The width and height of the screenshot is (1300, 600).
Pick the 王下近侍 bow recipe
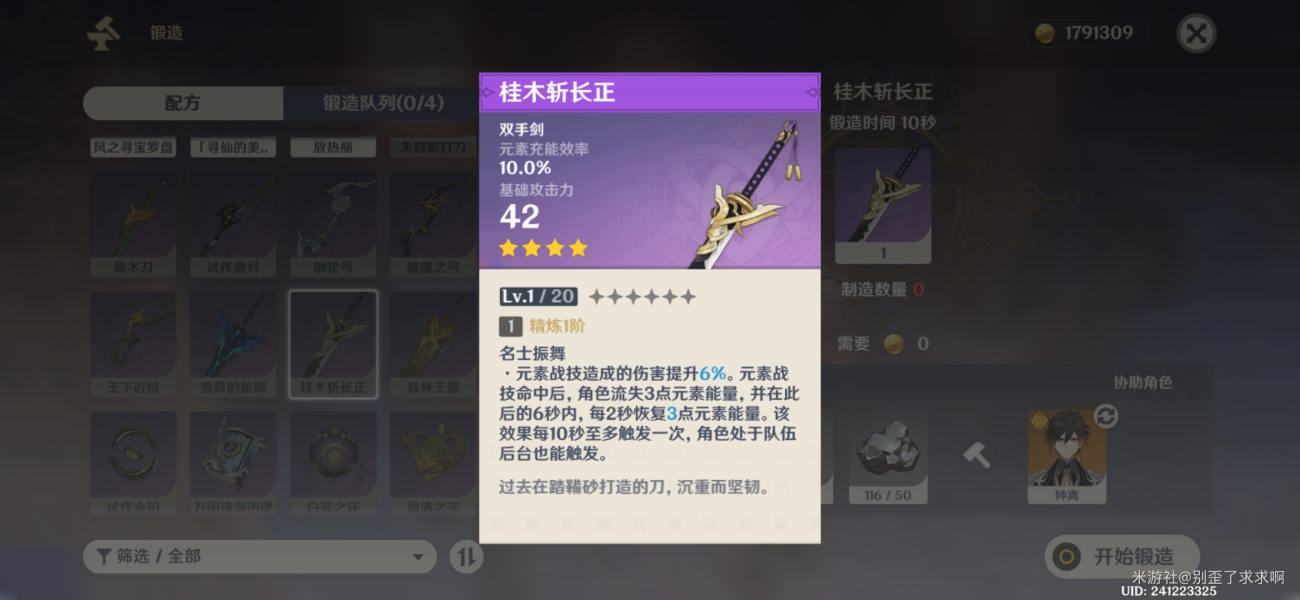[133, 344]
